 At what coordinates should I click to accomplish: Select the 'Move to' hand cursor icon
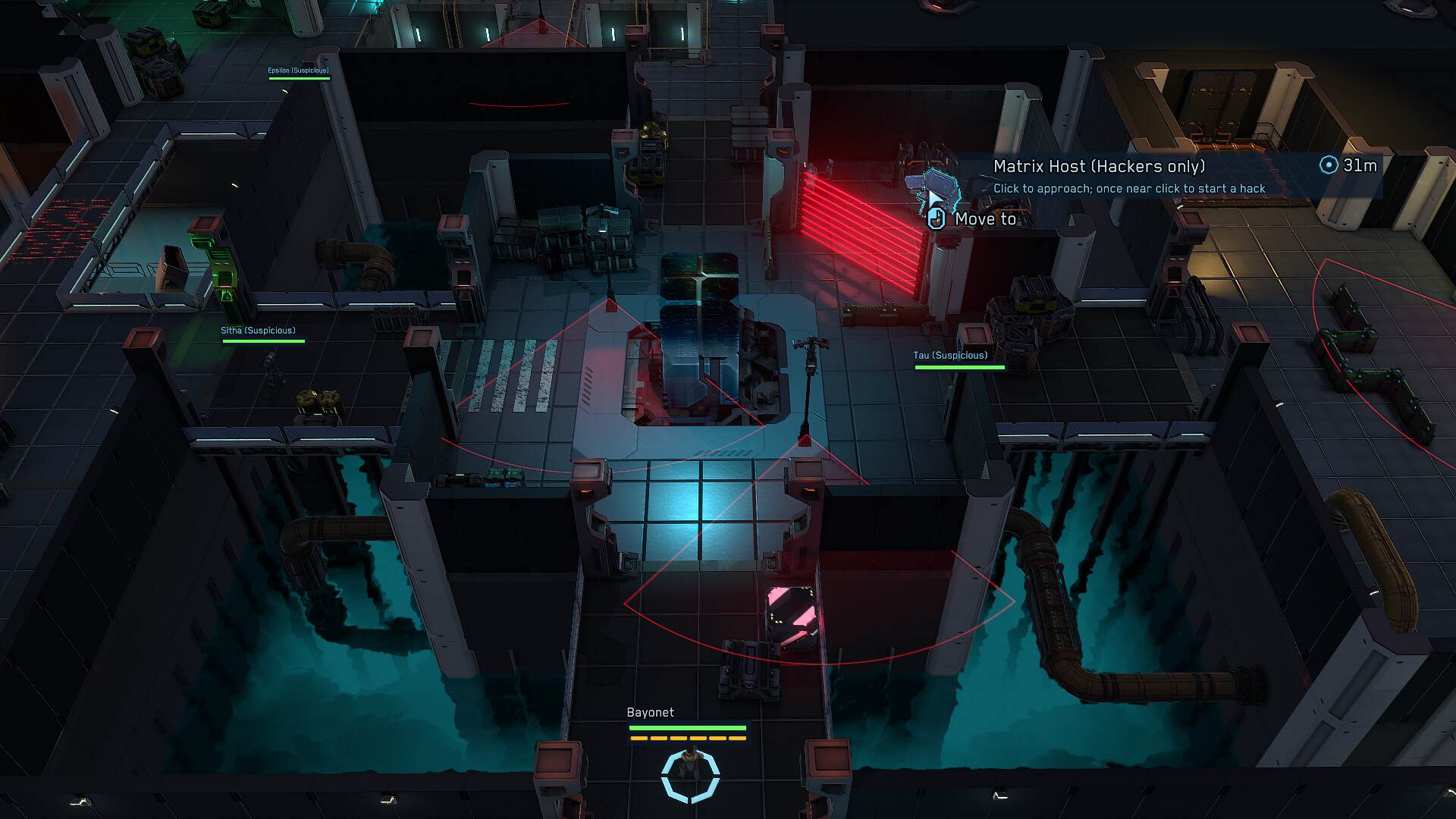click(x=936, y=218)
